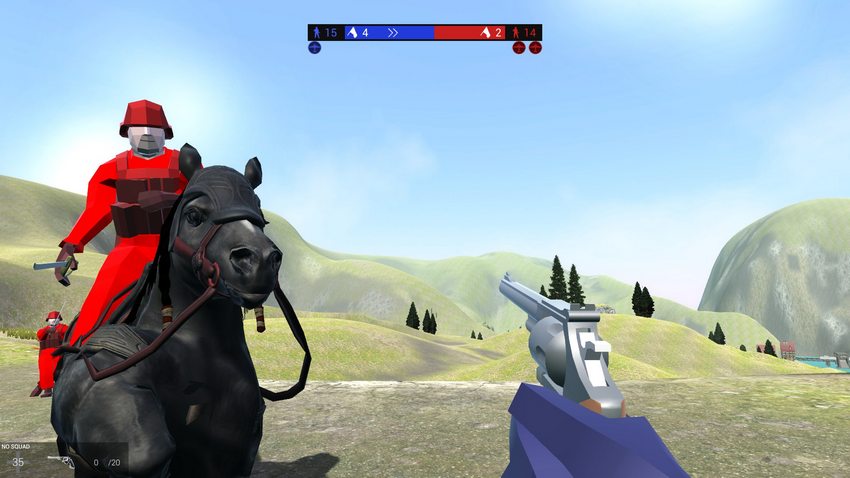Click the NO SQUAD label
The image size is (850, 478).
pyautogui.click(x=17, y=446)
